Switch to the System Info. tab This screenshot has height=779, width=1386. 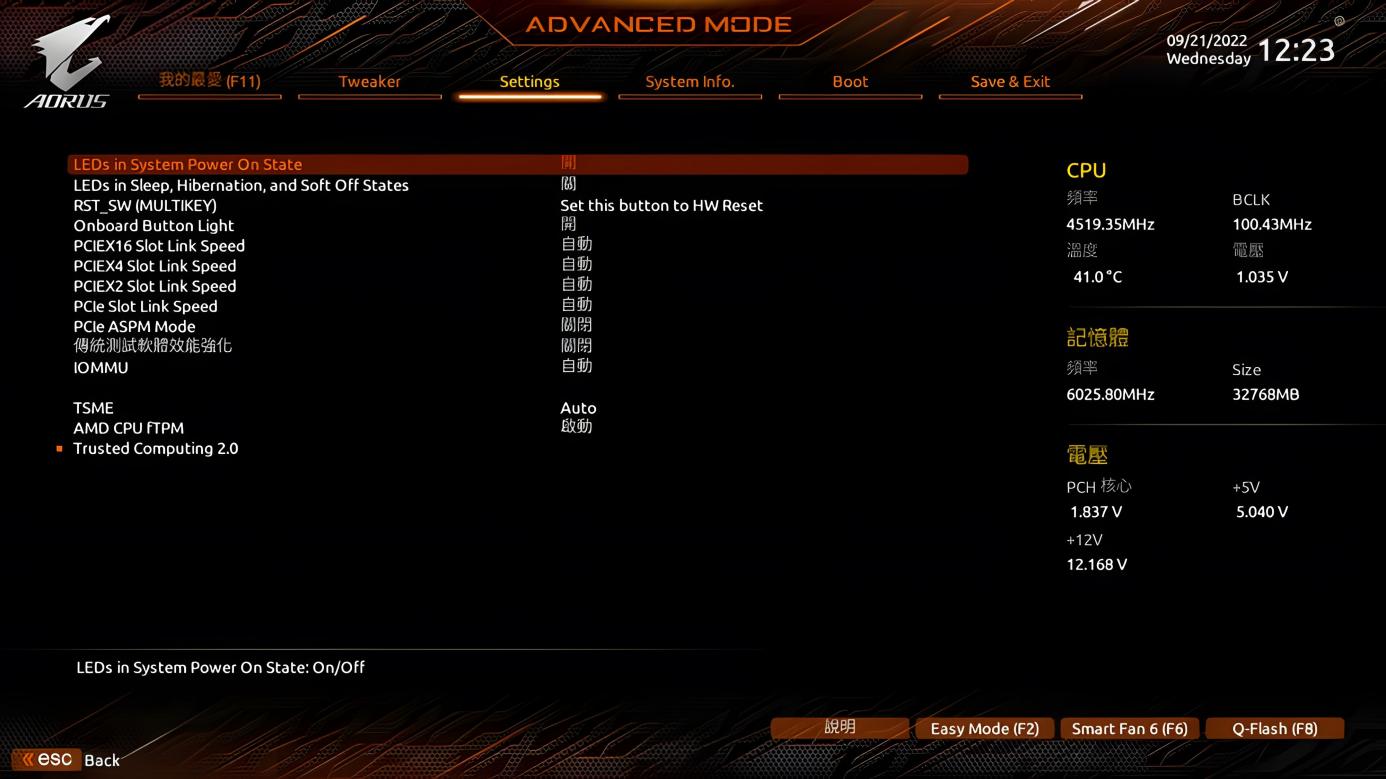pyautogui.click(x=690, y=82)
